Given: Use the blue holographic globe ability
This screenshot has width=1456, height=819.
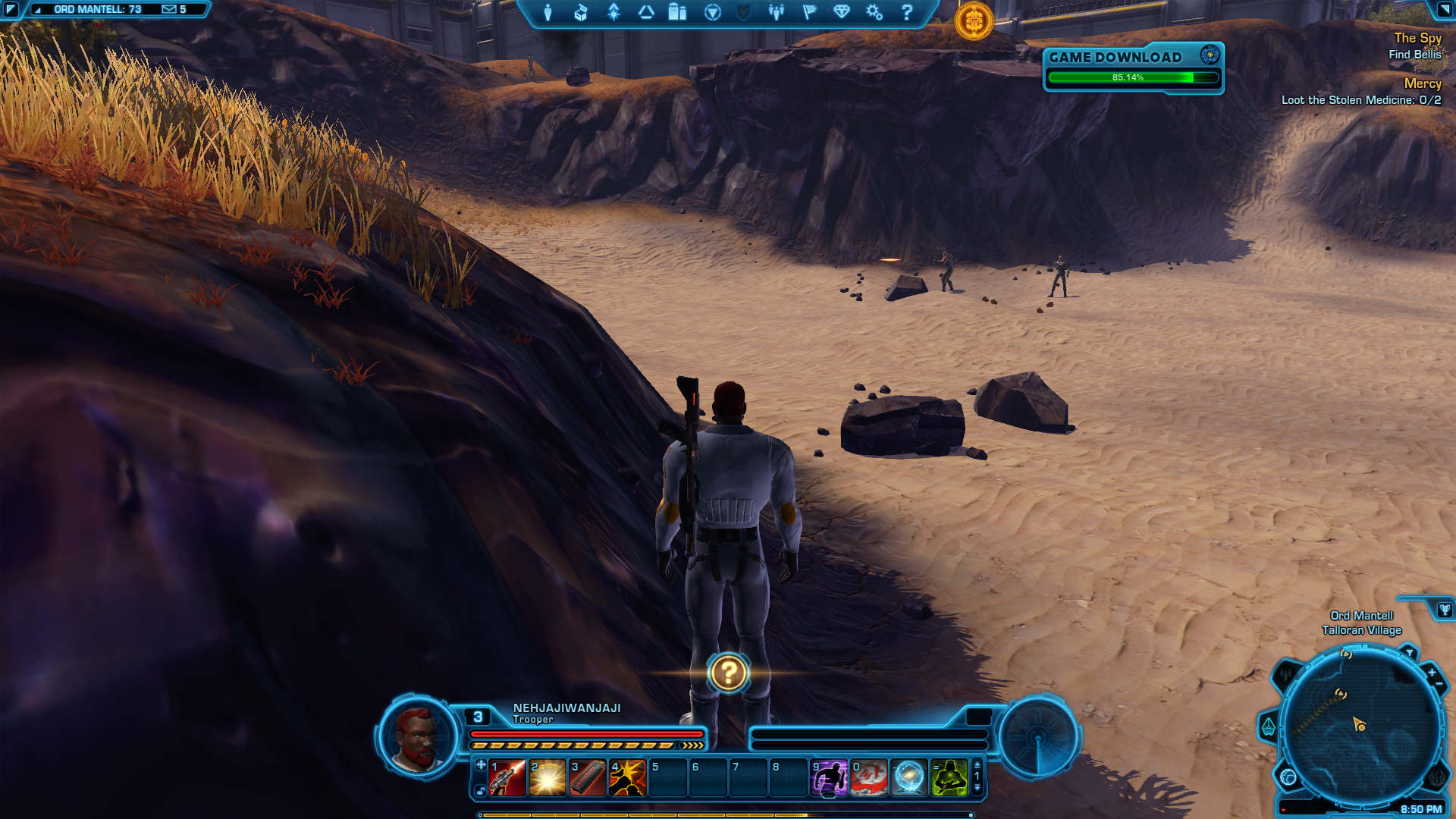Looking at the screenshot, I should point(909,778).
